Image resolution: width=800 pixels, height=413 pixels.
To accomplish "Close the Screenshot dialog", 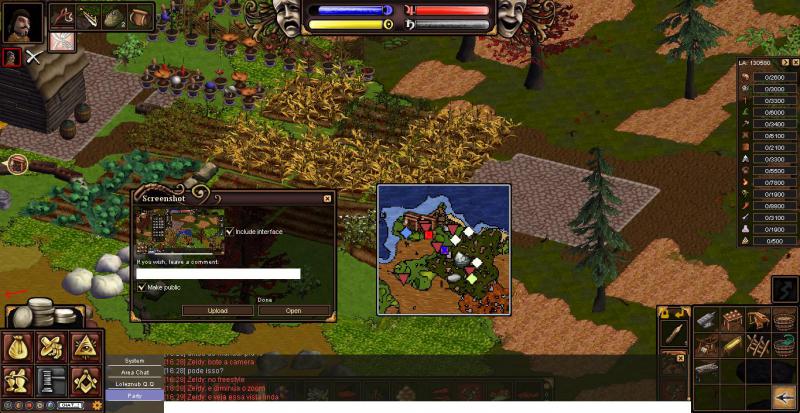I will [x=327, y=198].
